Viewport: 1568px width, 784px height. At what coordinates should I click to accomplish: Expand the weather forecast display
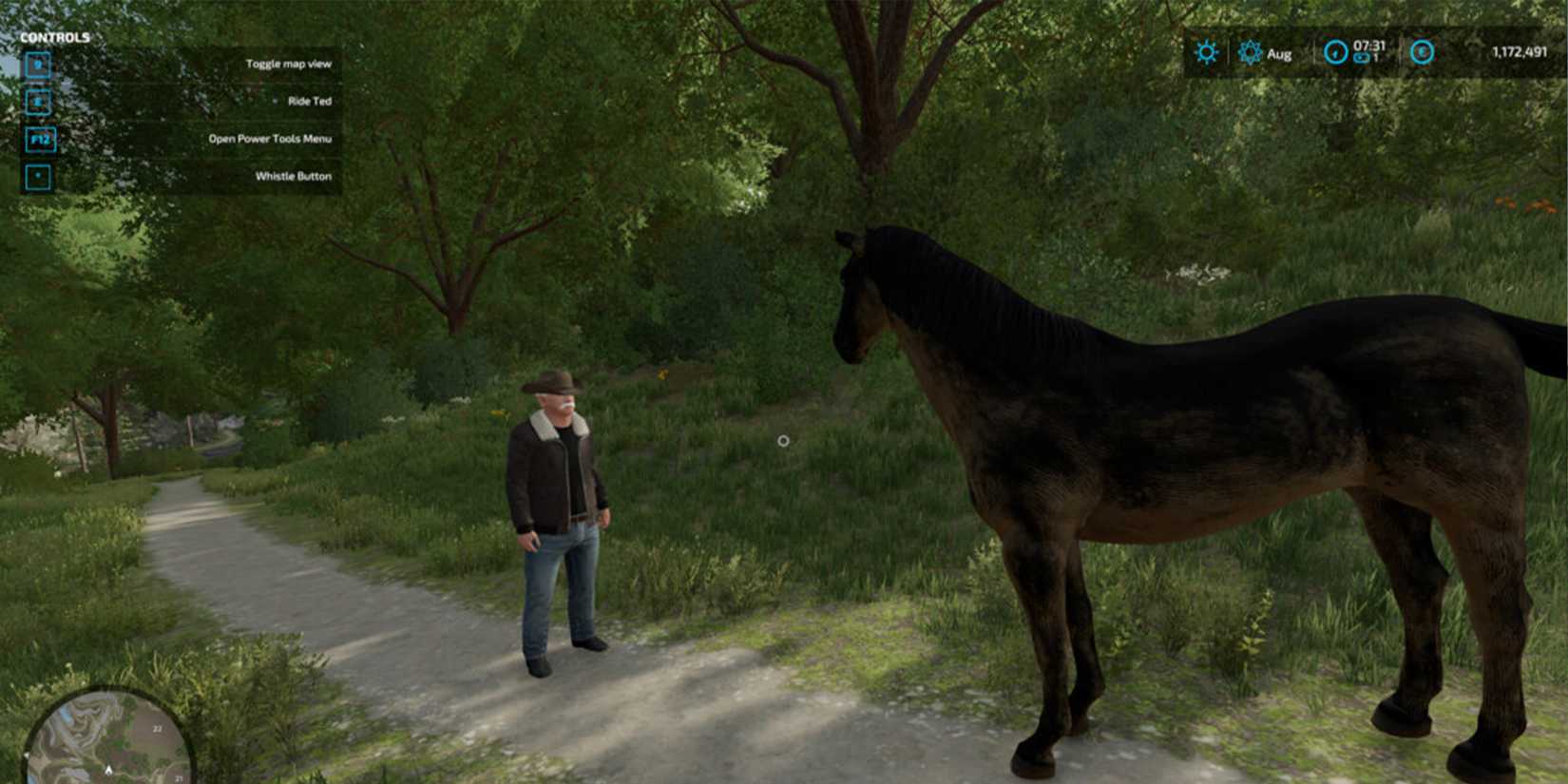click(1207, 52)
